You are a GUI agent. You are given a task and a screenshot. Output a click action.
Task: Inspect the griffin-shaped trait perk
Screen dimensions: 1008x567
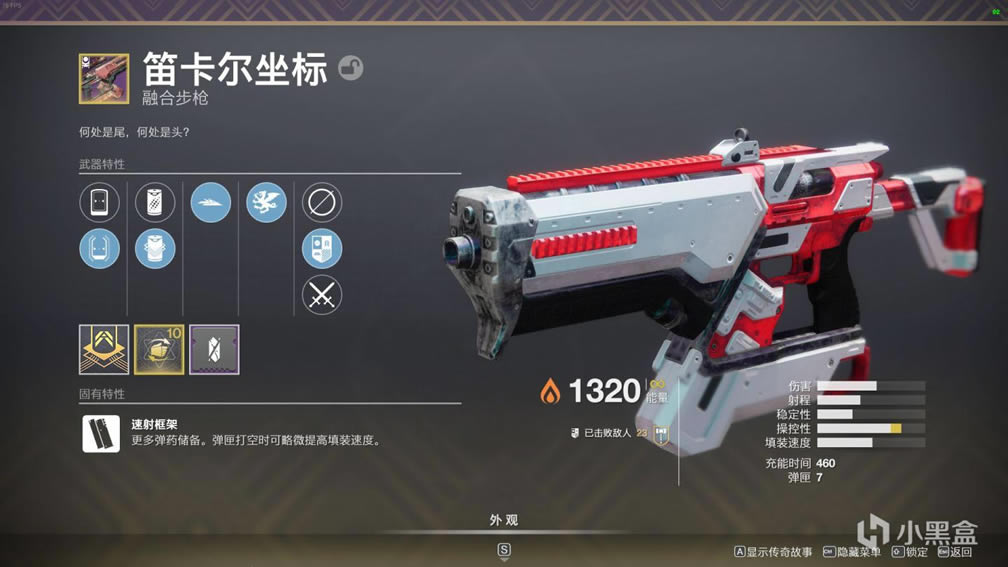(266, 203)
